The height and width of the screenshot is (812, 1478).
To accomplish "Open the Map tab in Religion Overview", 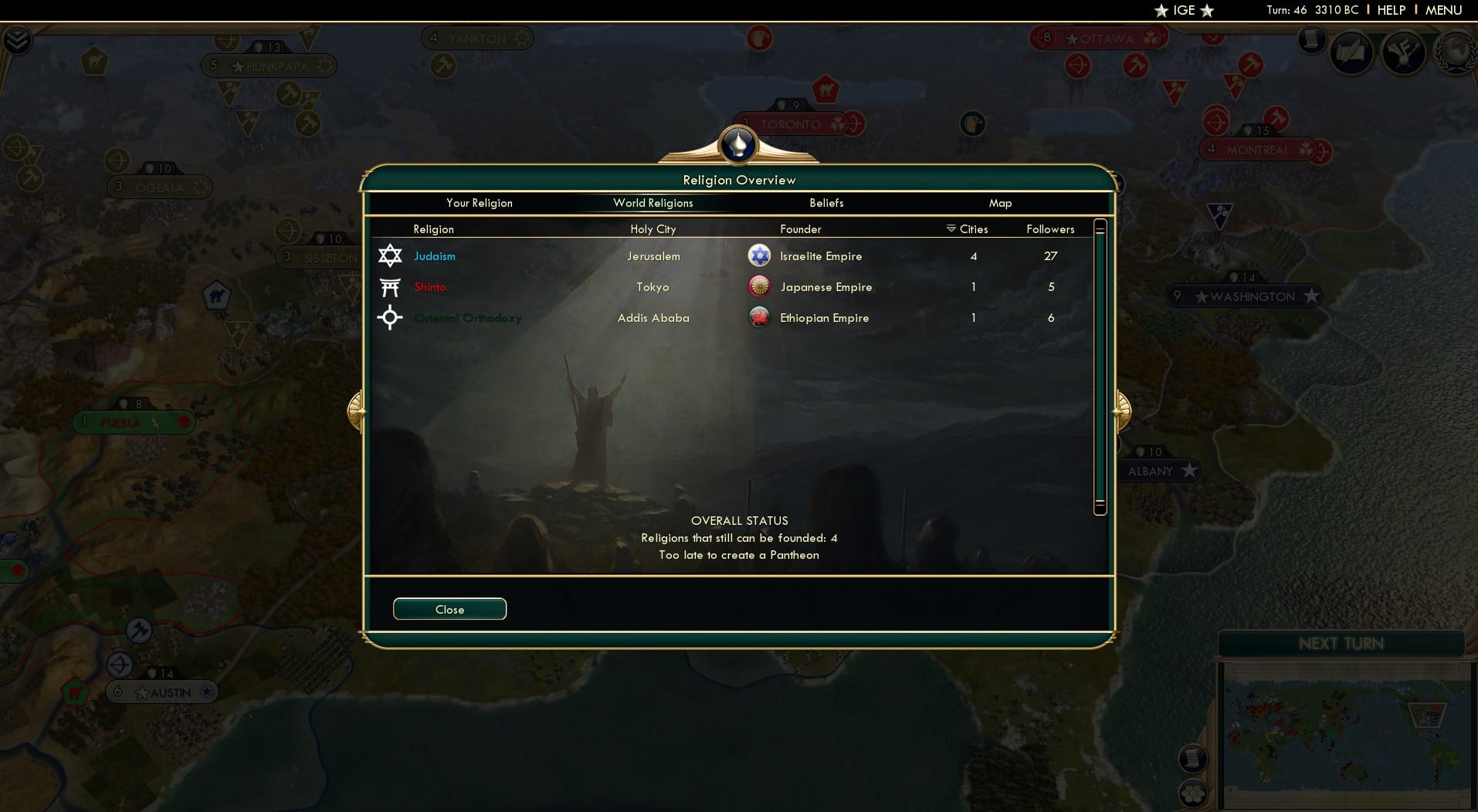I will point(1001,203).
